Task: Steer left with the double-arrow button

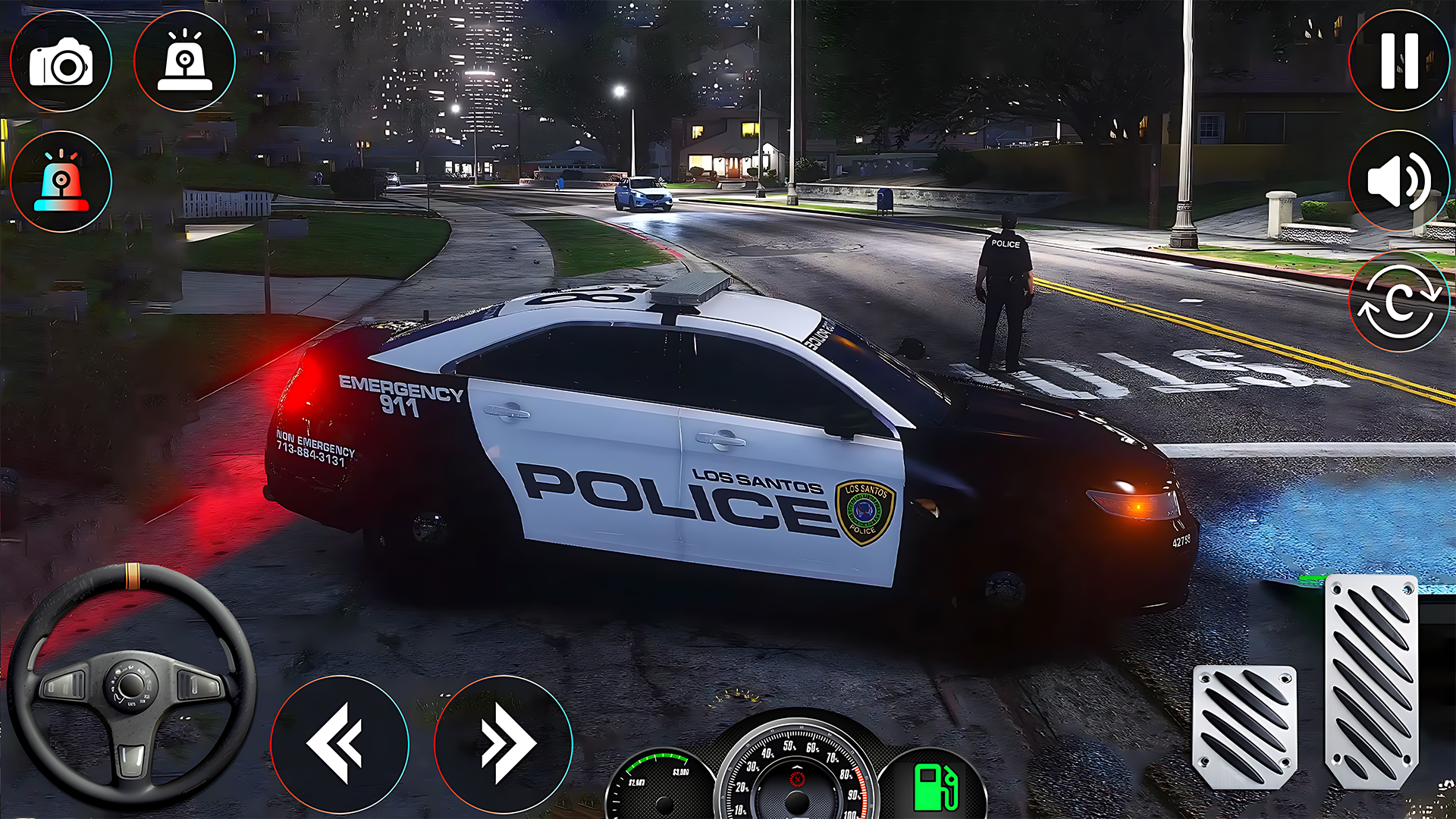Action: pyautogui.click(x=339, y=743)
